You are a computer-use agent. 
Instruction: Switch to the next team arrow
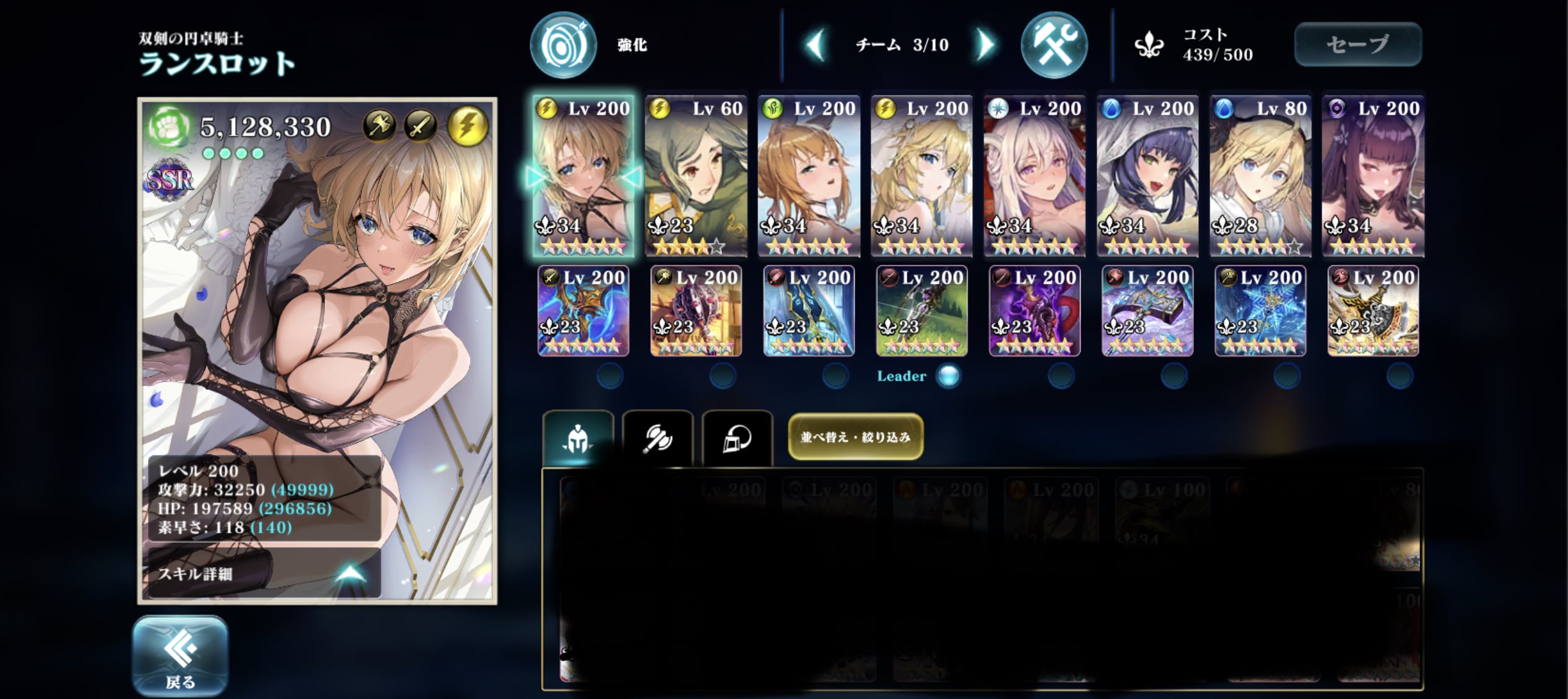[985, 45]
